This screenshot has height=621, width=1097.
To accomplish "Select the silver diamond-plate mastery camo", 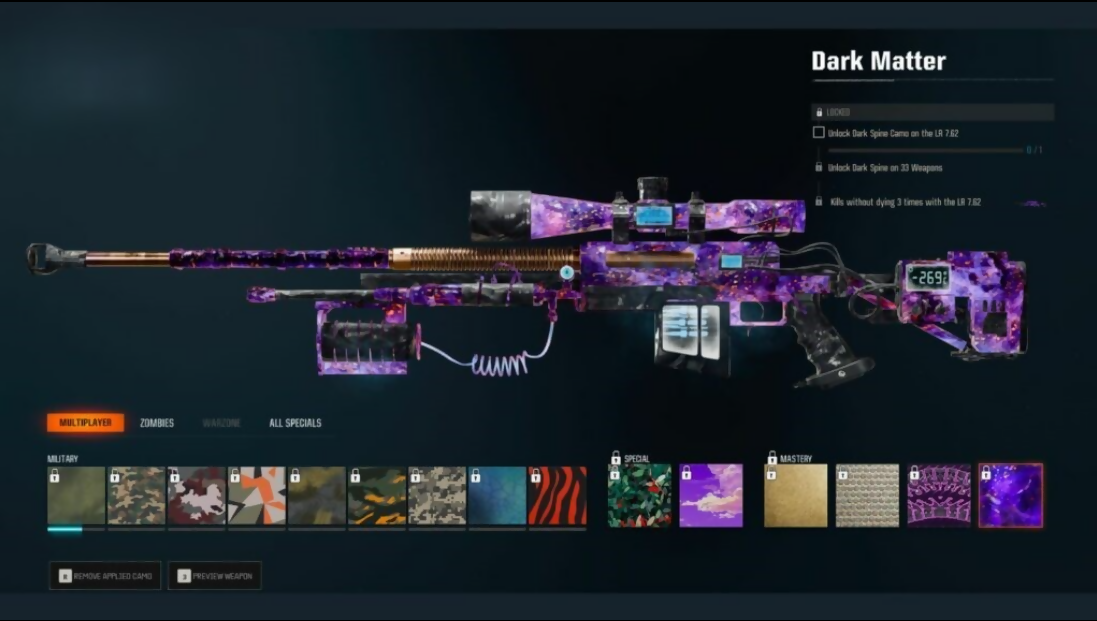I will [x=868, y=496].
